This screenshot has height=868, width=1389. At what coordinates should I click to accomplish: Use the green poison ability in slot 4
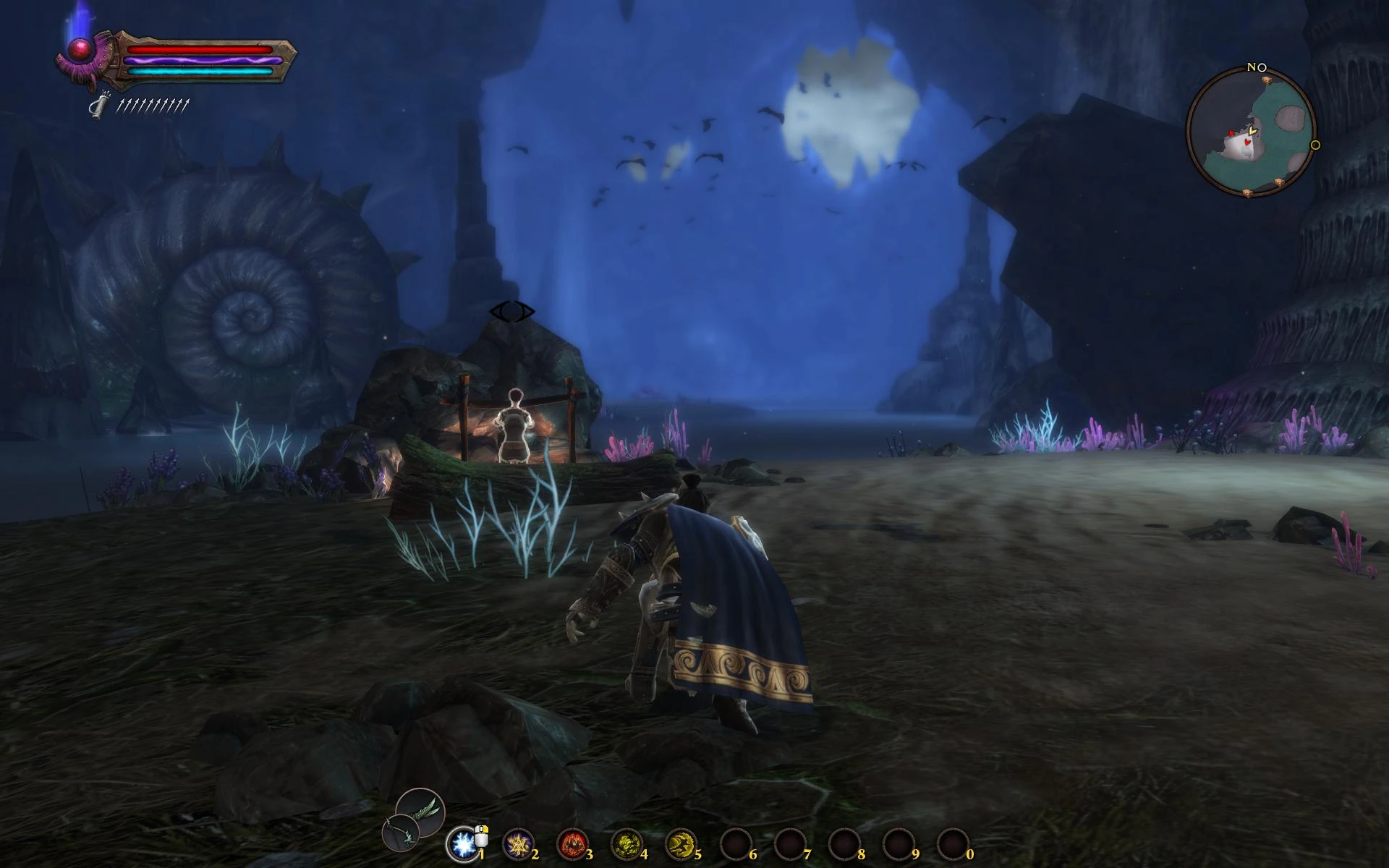(628, 844)
